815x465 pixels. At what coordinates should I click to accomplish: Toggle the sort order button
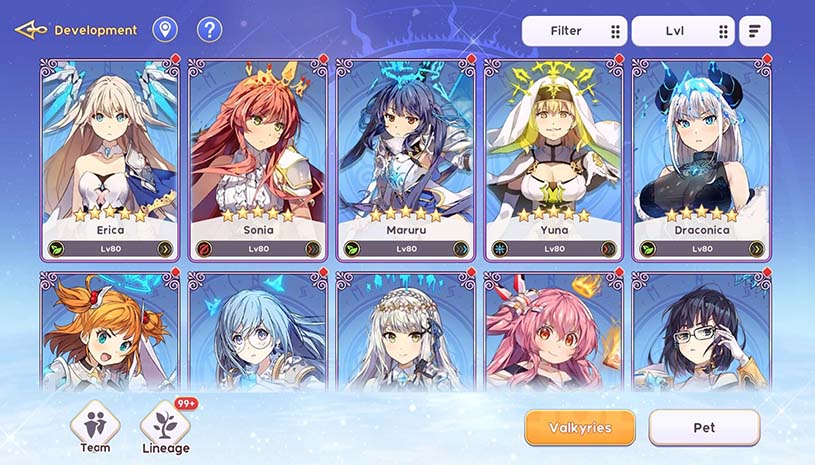click(x=754, y=31)
